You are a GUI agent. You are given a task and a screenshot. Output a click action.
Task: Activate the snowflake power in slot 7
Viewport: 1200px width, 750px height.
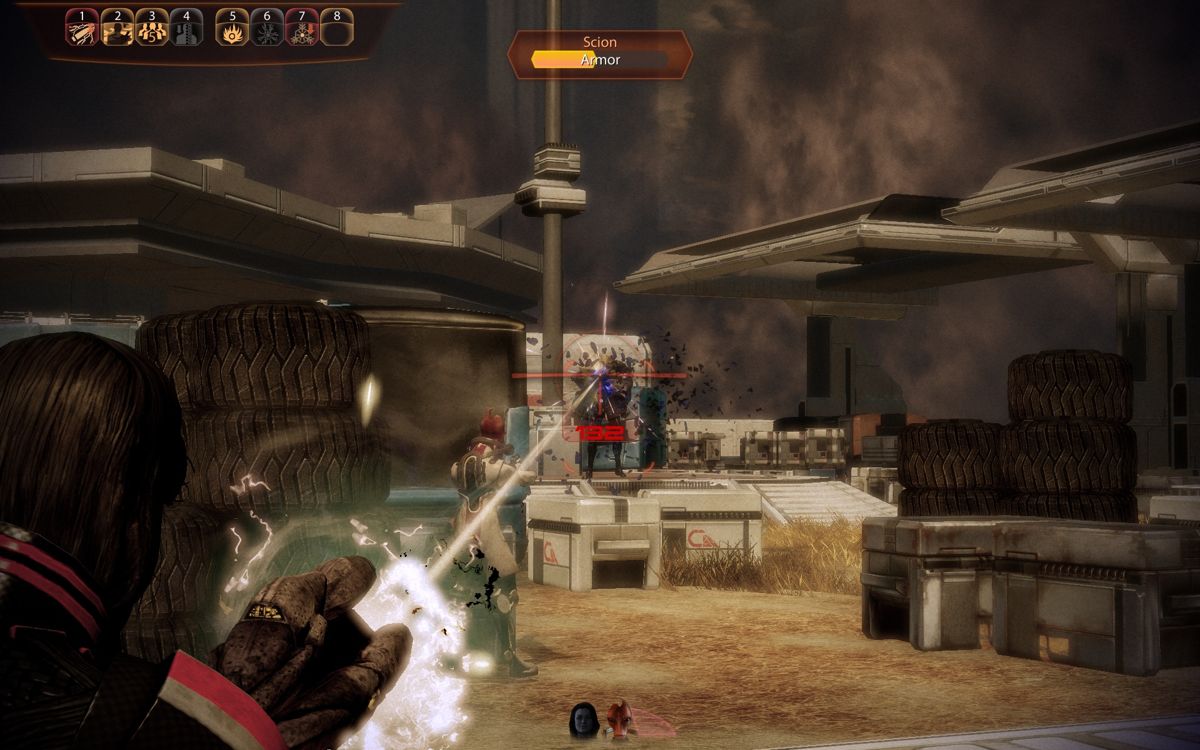301,28
